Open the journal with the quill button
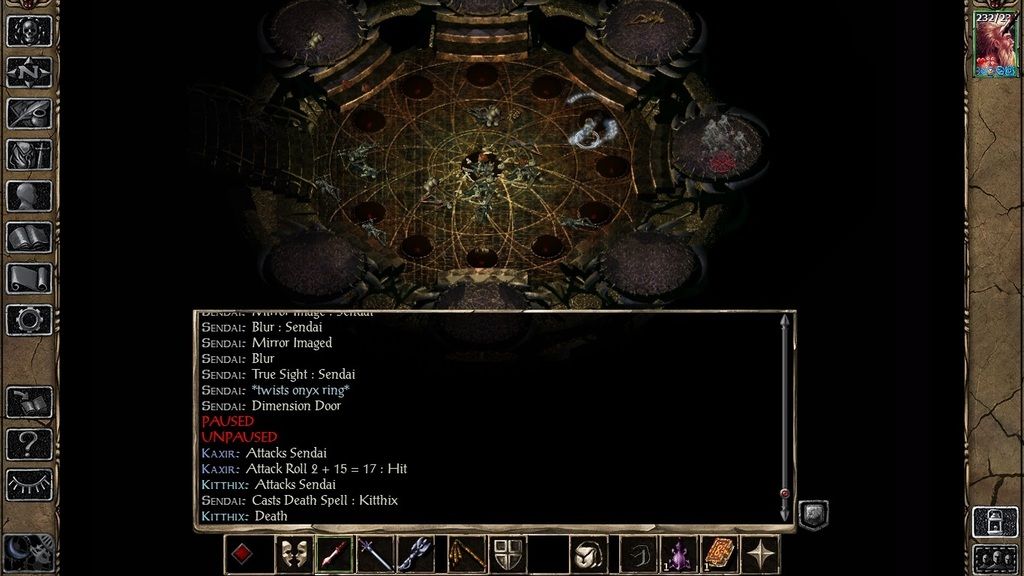 point(29,113)
